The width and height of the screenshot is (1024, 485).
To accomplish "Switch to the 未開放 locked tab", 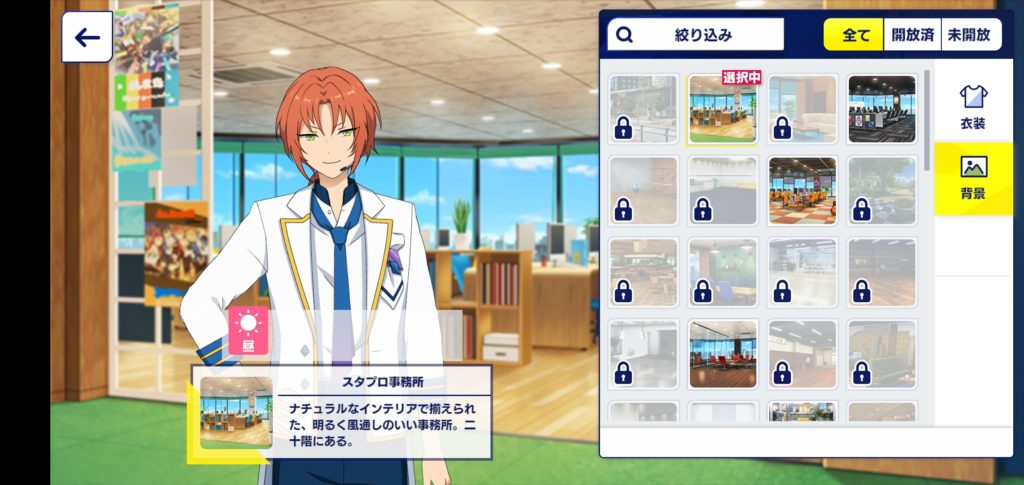I will [x=968, y=35].
